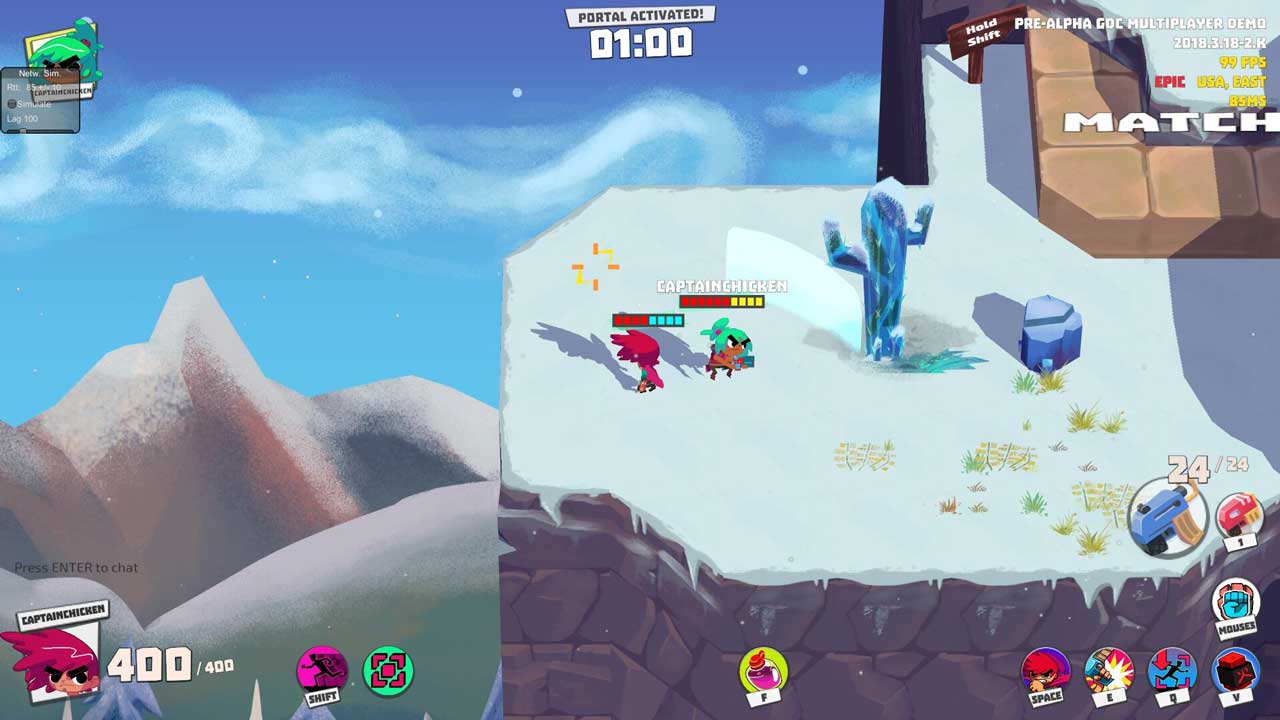Select the blue rifle weapon icon

pyautogui.click(x=1168, y=515)
